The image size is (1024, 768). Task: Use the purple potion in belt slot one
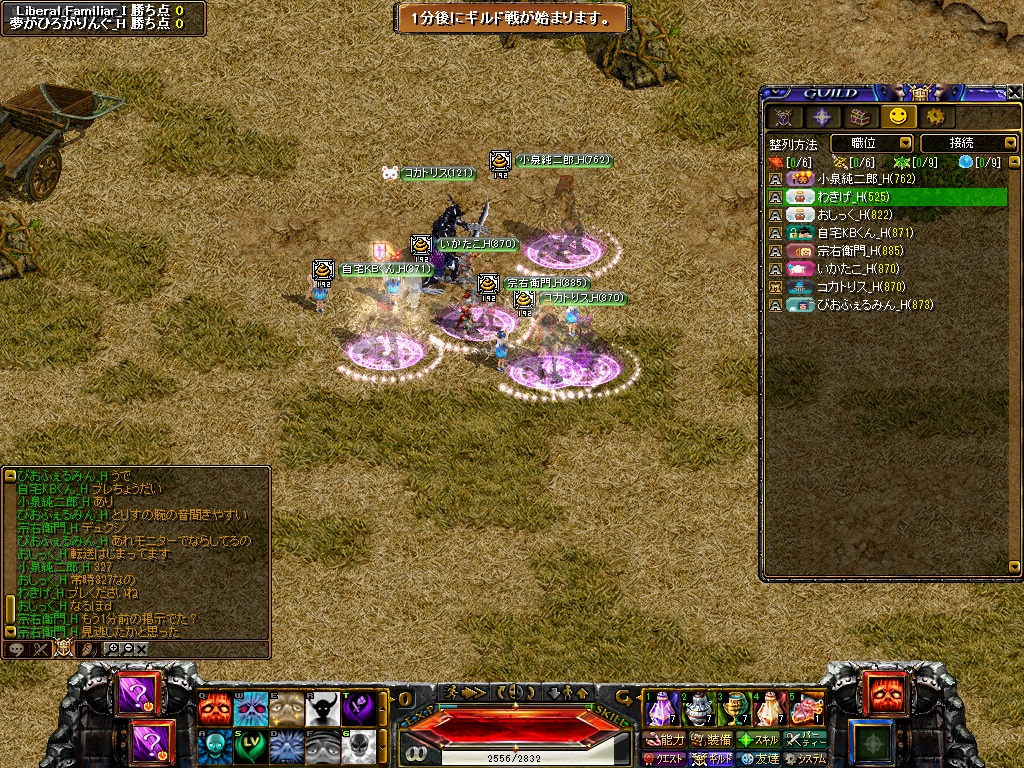click(663, 709)
